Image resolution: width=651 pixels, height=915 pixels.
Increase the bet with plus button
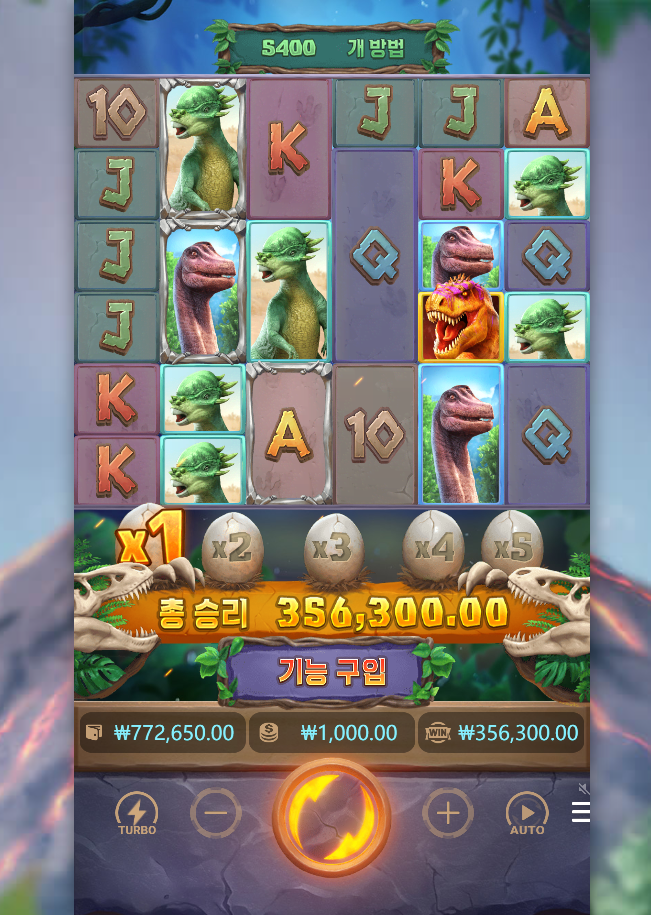point(447,813)
